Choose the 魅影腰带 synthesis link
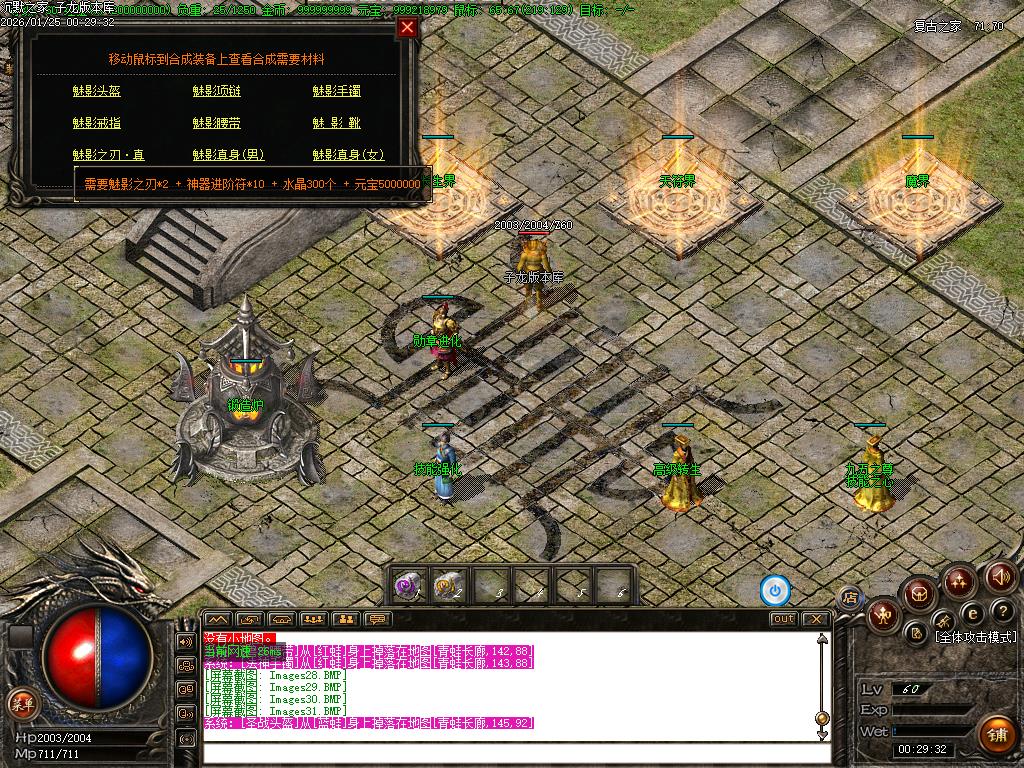 [x=216, y=123]
